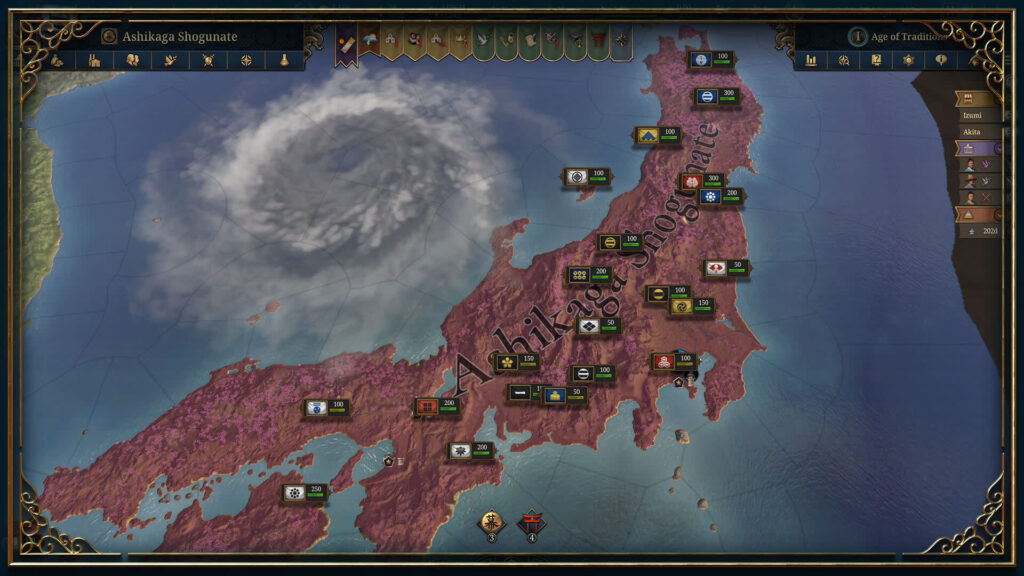Click the purple scroll banner alert
Image resolution: width=1024 pixels, height=576 pixels.
coord(346,44)
